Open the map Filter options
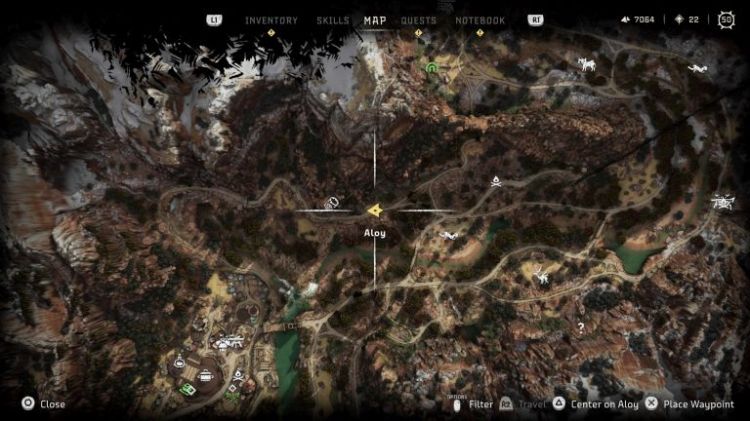The width and height of the screenshot is (750, 421). tap(474, 404)
